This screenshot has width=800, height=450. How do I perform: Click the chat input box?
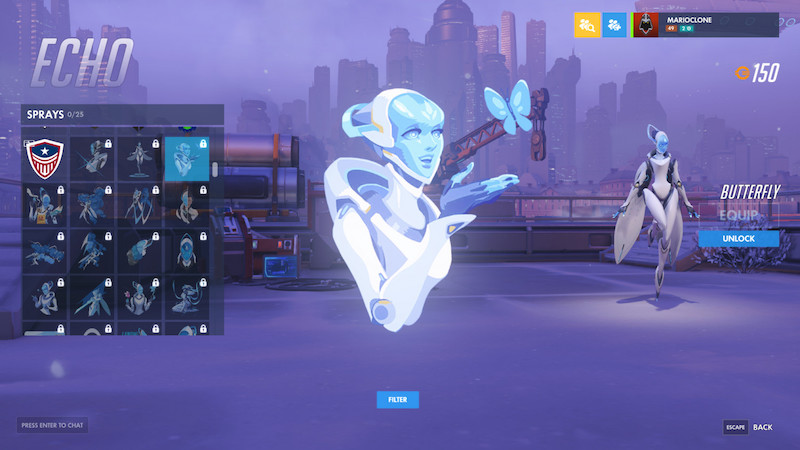click(52, 426)
